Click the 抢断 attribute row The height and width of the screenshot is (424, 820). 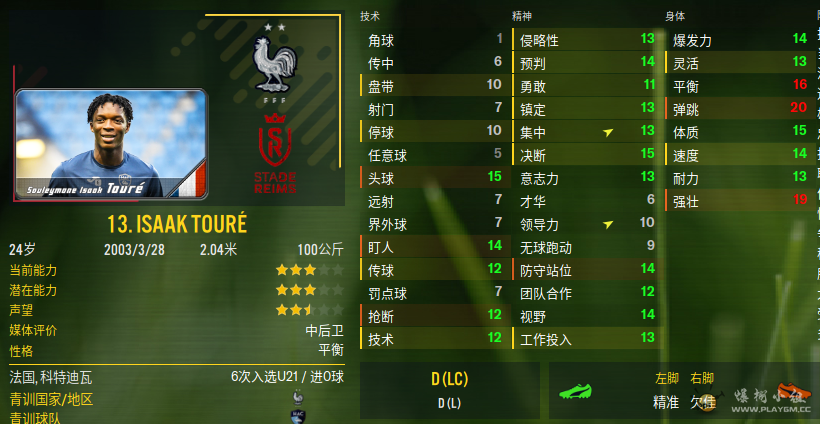coord(434,316)
